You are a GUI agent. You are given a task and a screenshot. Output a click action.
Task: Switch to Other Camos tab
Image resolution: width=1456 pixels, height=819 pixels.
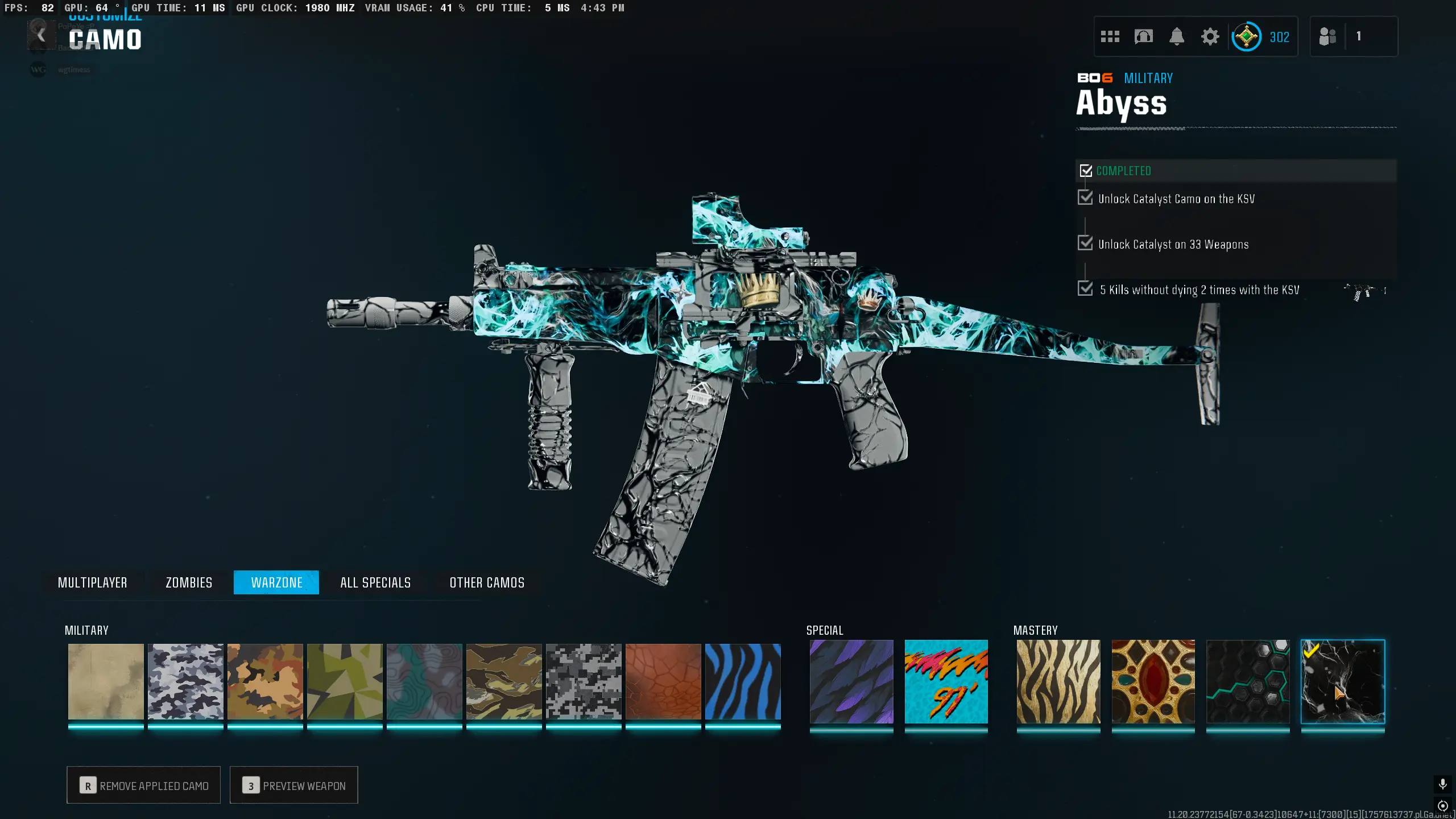[x=487, y=582]
